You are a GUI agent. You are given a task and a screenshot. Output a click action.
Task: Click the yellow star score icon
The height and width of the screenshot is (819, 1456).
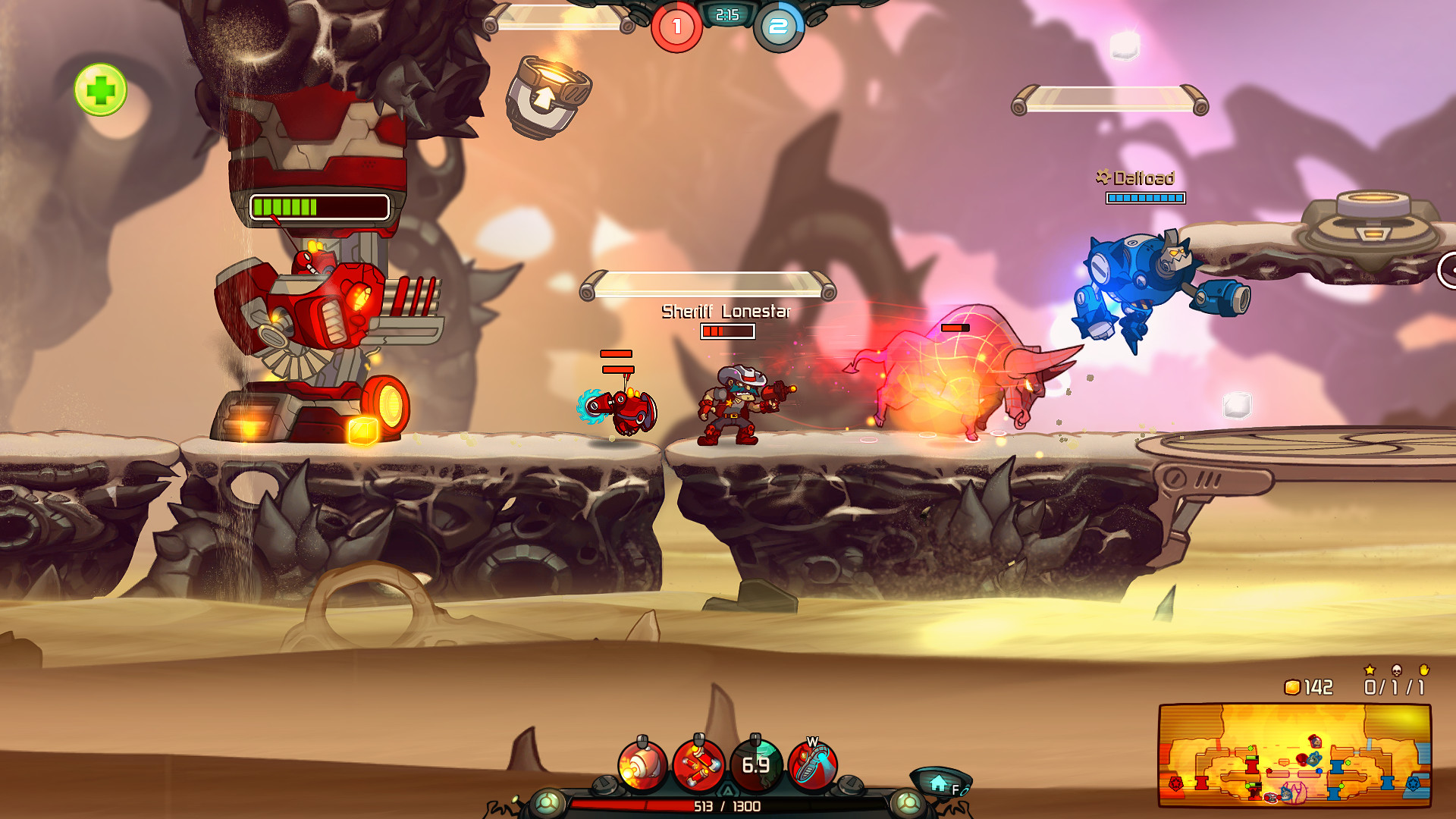[x=1369, y=670]
